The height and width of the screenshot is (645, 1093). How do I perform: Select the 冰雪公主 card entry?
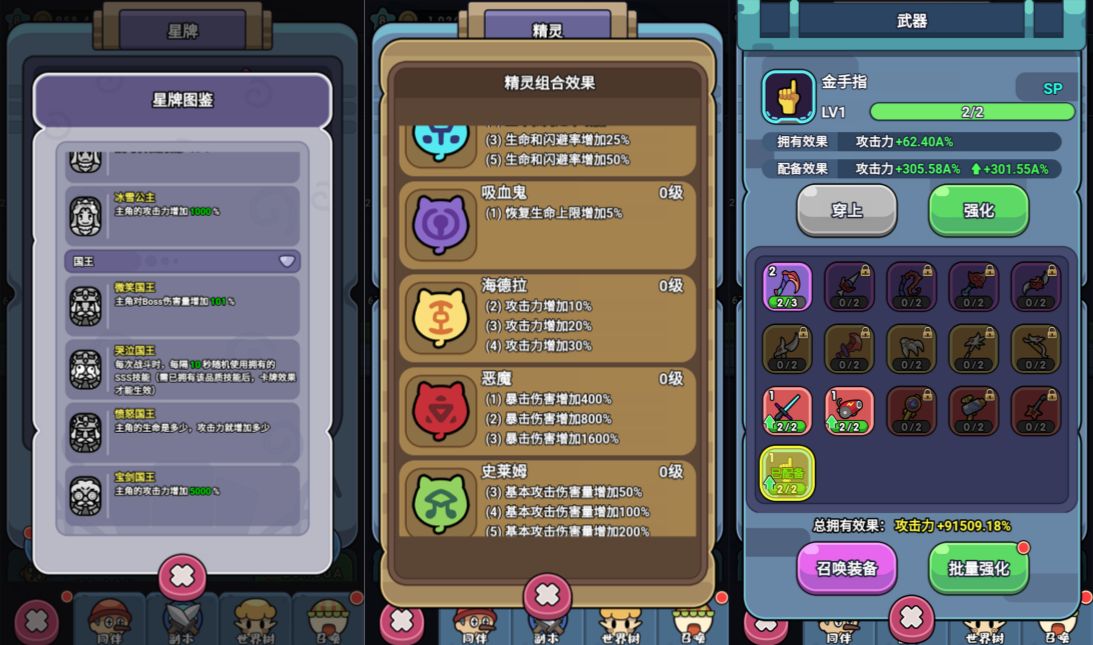tap(183, 215)
